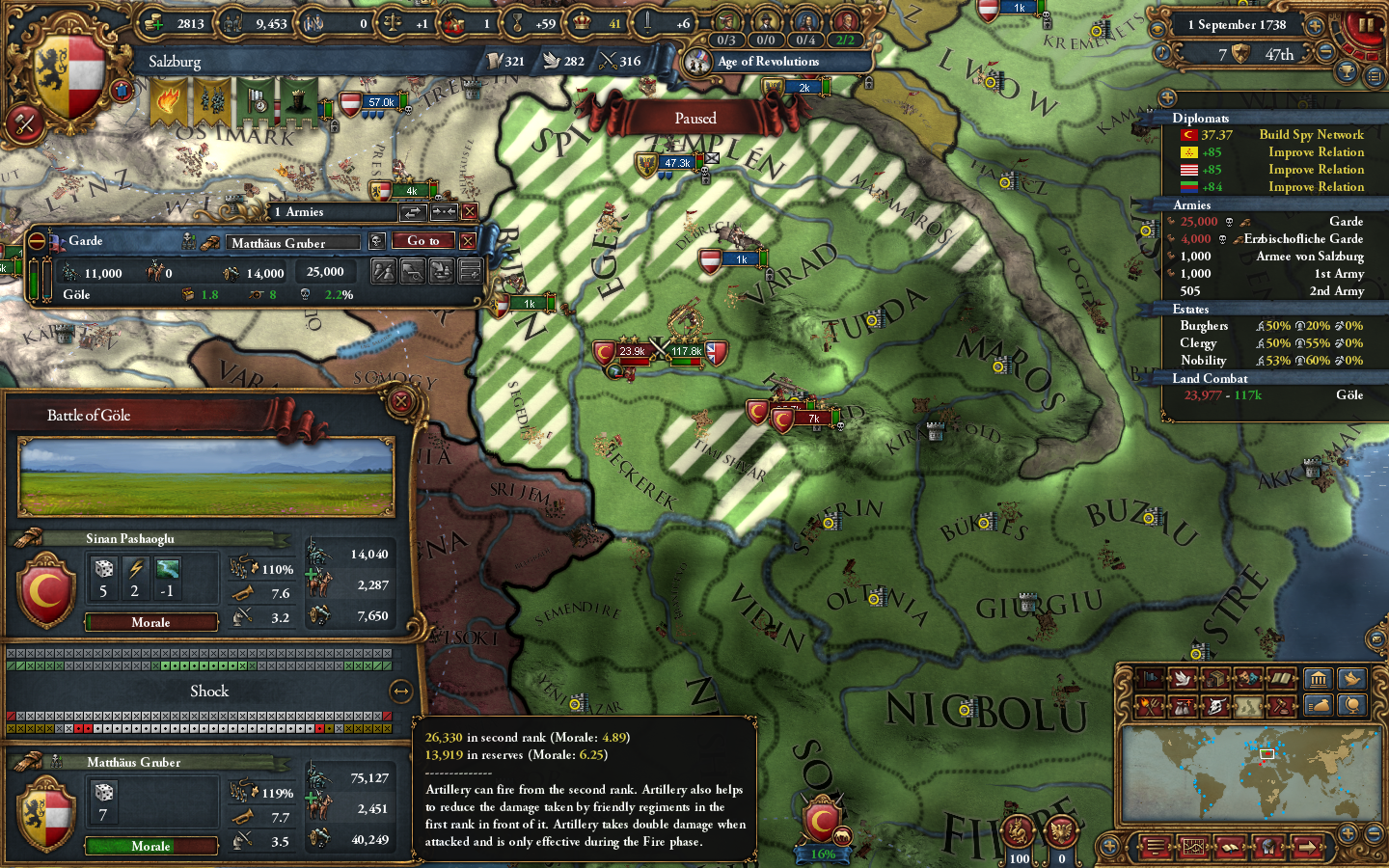Click the general name field showing Matthäus Gruber
The width and height of the screenshot is (1389, 868).
tap(292, 242)
